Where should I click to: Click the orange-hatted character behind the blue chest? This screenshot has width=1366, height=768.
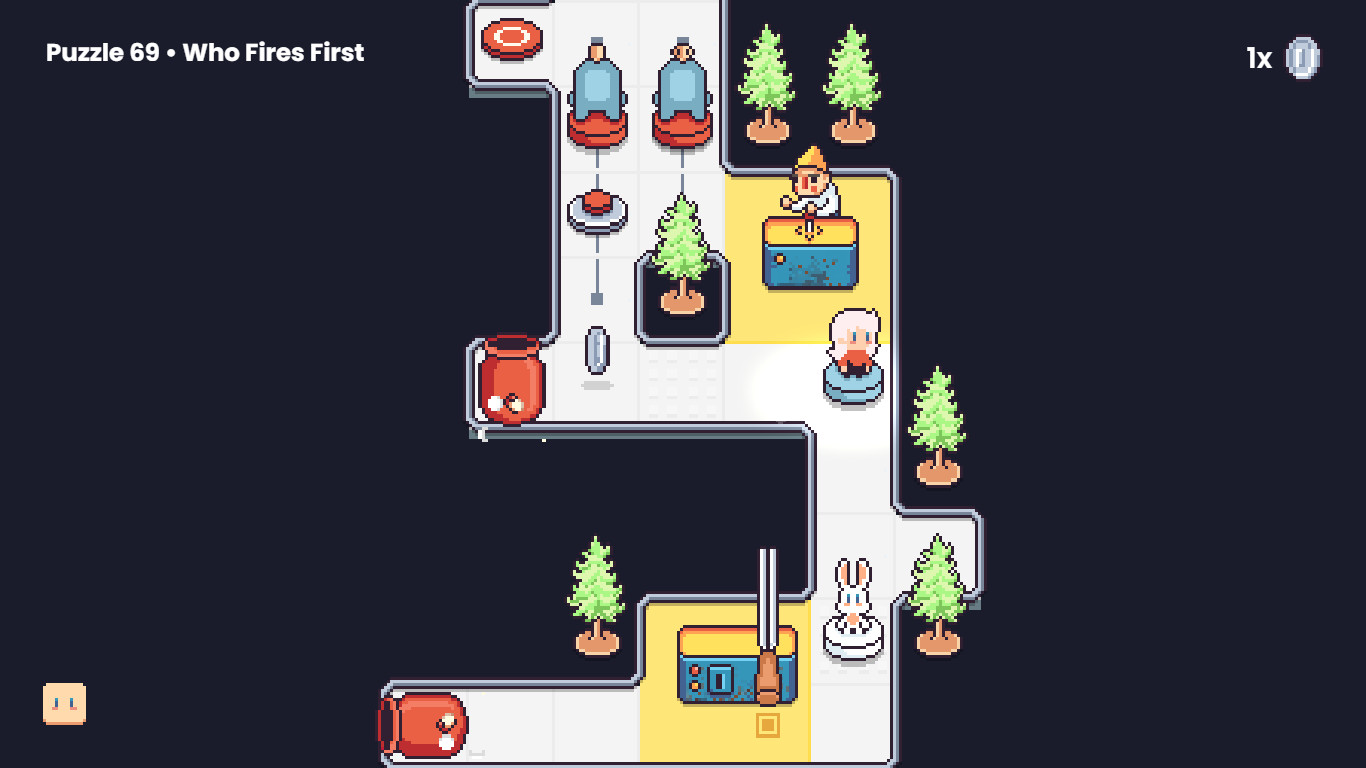pos(812,180)
